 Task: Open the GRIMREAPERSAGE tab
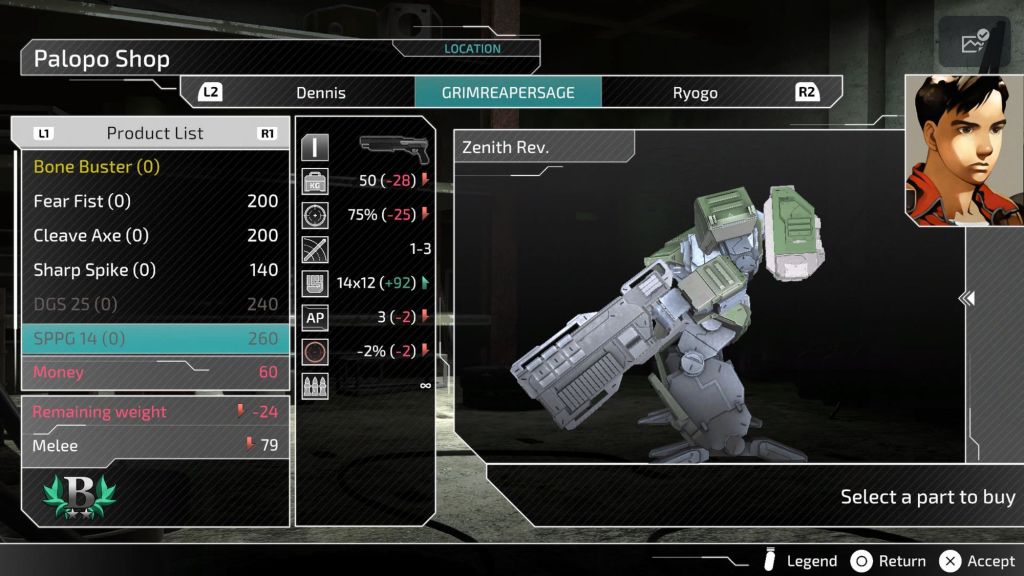tap(508, 93)
